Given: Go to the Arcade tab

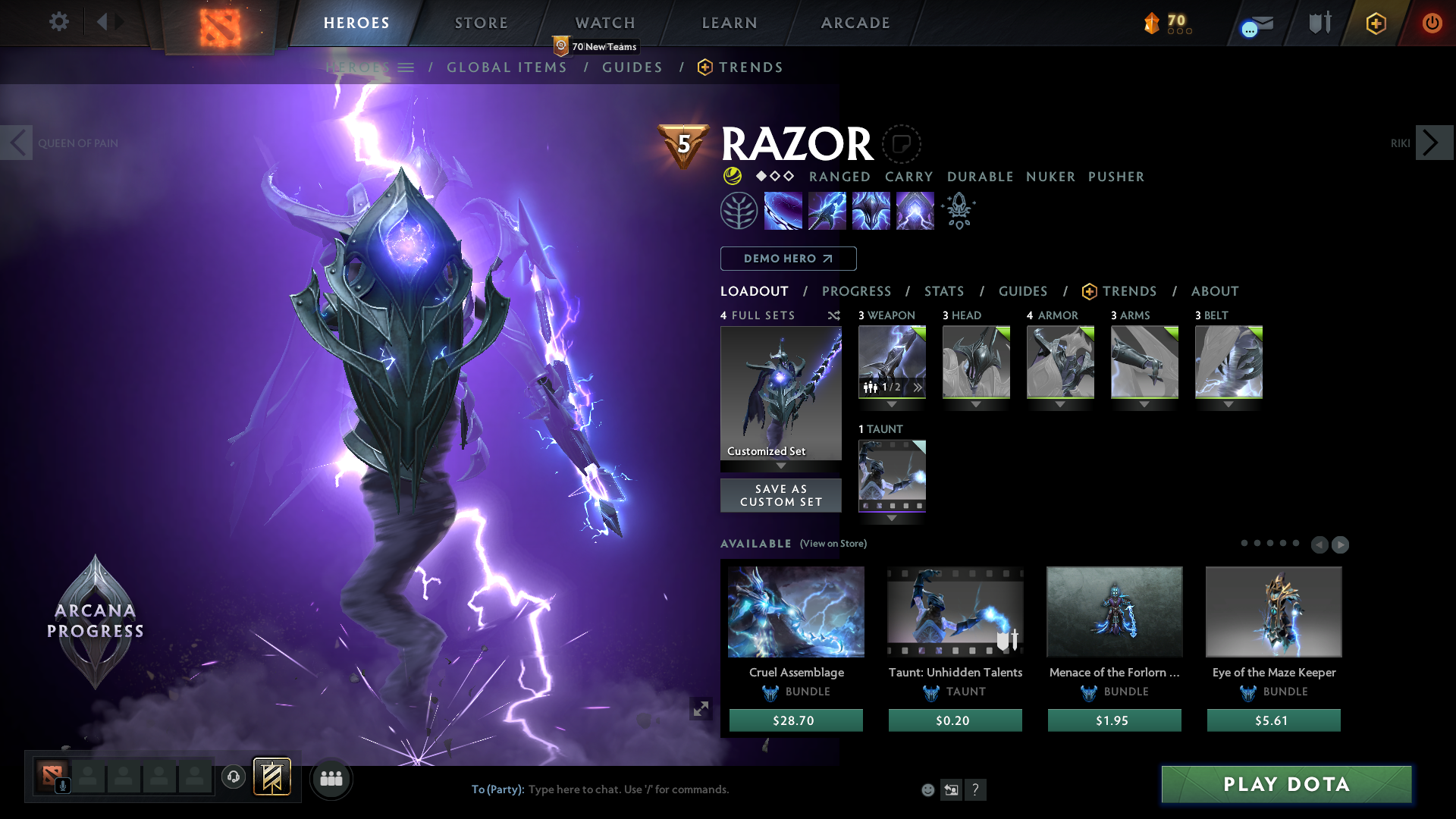Looking at the screenshot, I should (x=855, y=23).
